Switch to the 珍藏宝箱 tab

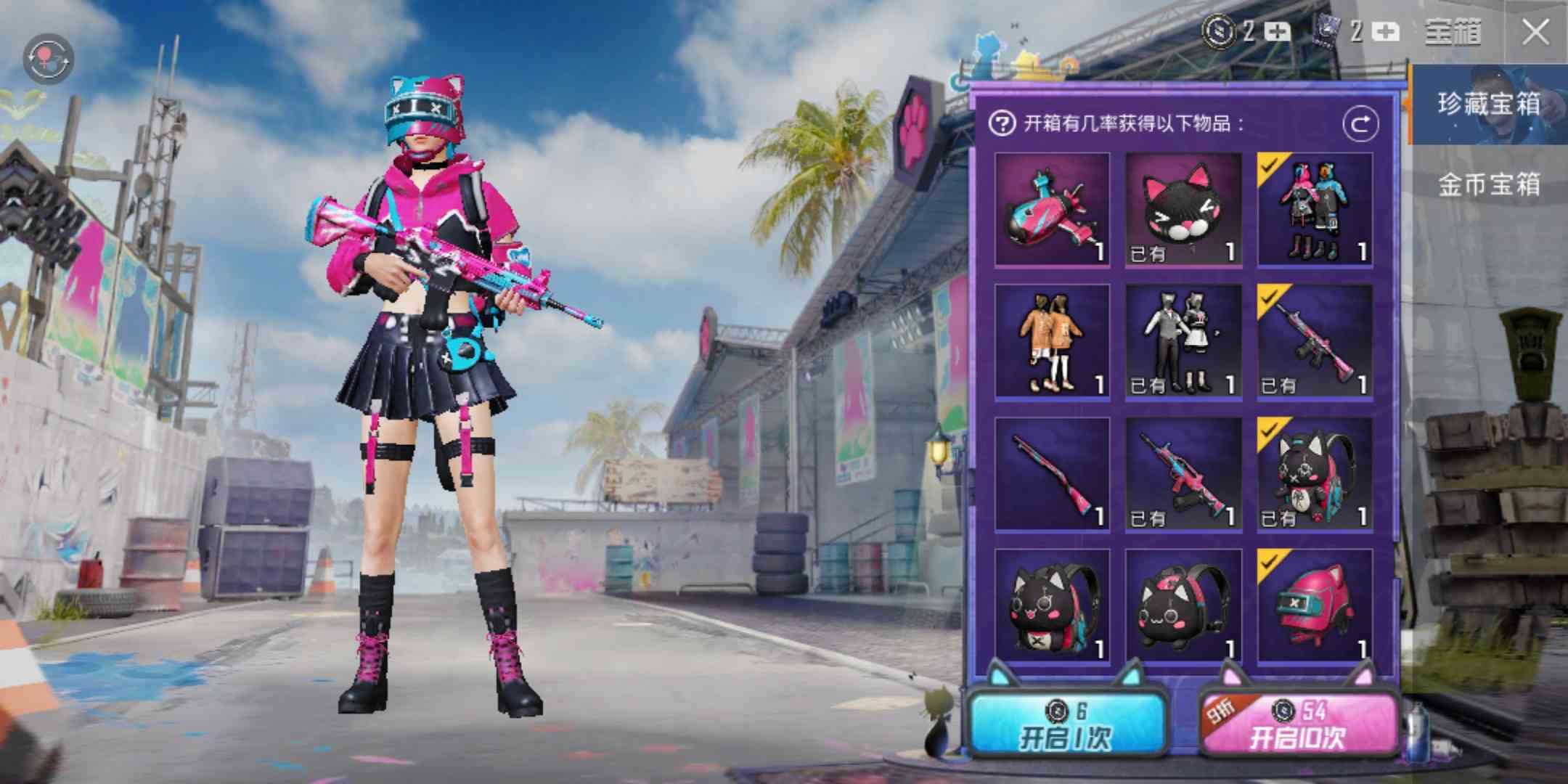(1488, 105)
